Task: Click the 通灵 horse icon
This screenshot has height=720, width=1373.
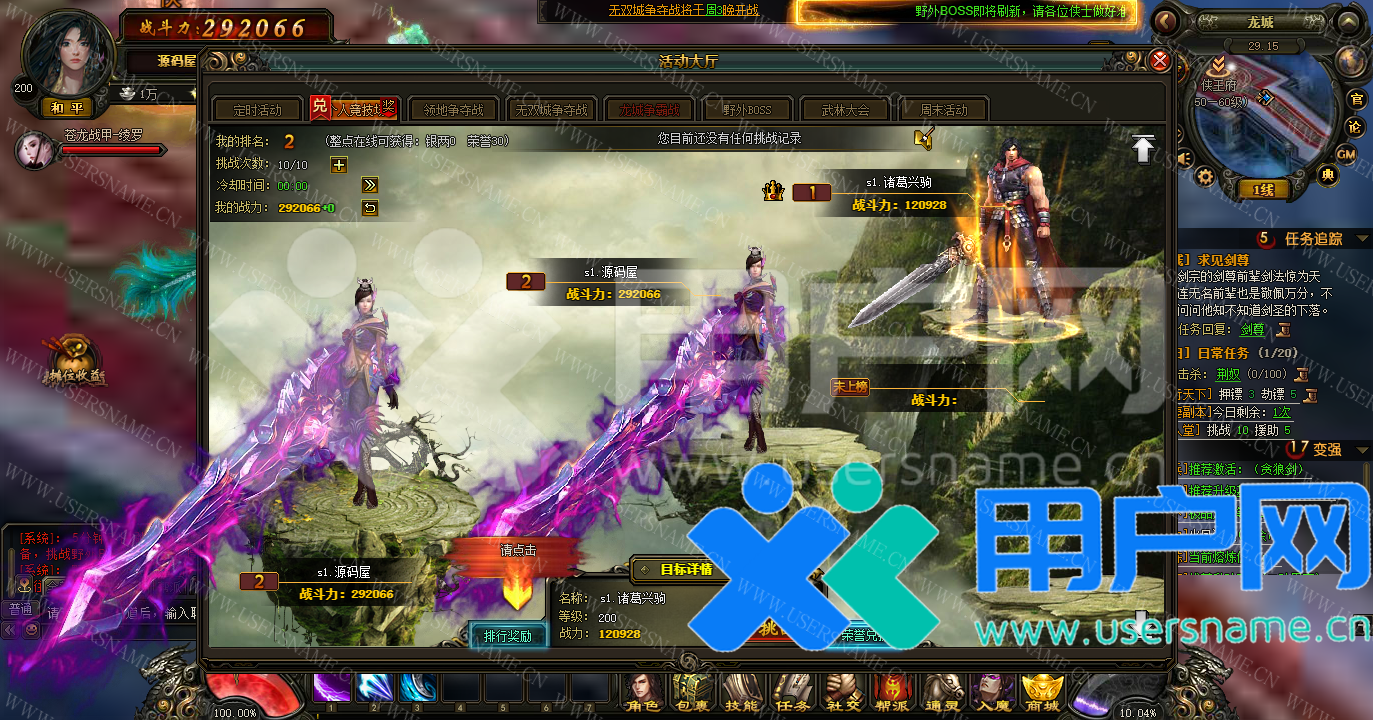Action: [943, 690]
